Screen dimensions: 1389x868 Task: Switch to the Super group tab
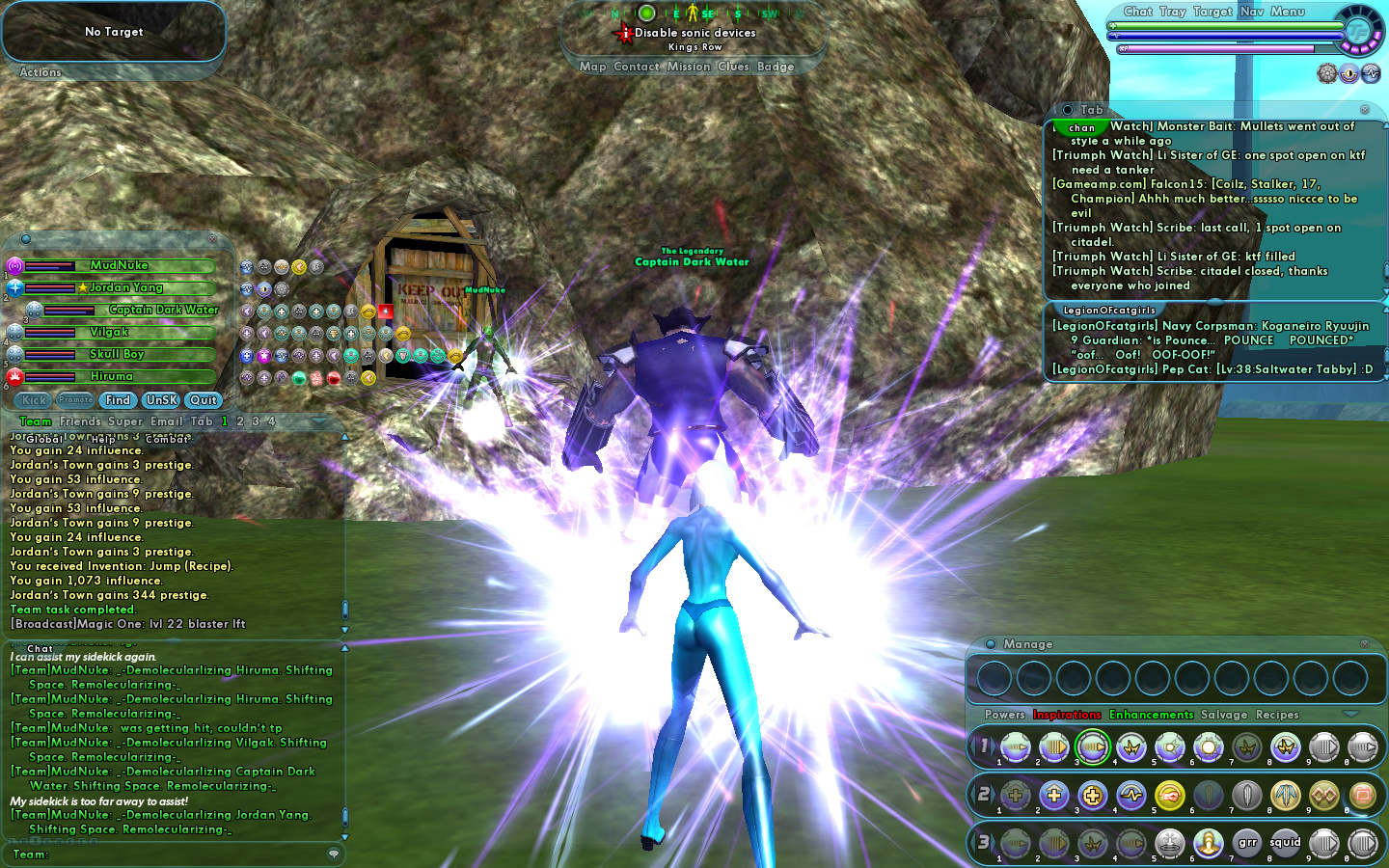[125, 421]
